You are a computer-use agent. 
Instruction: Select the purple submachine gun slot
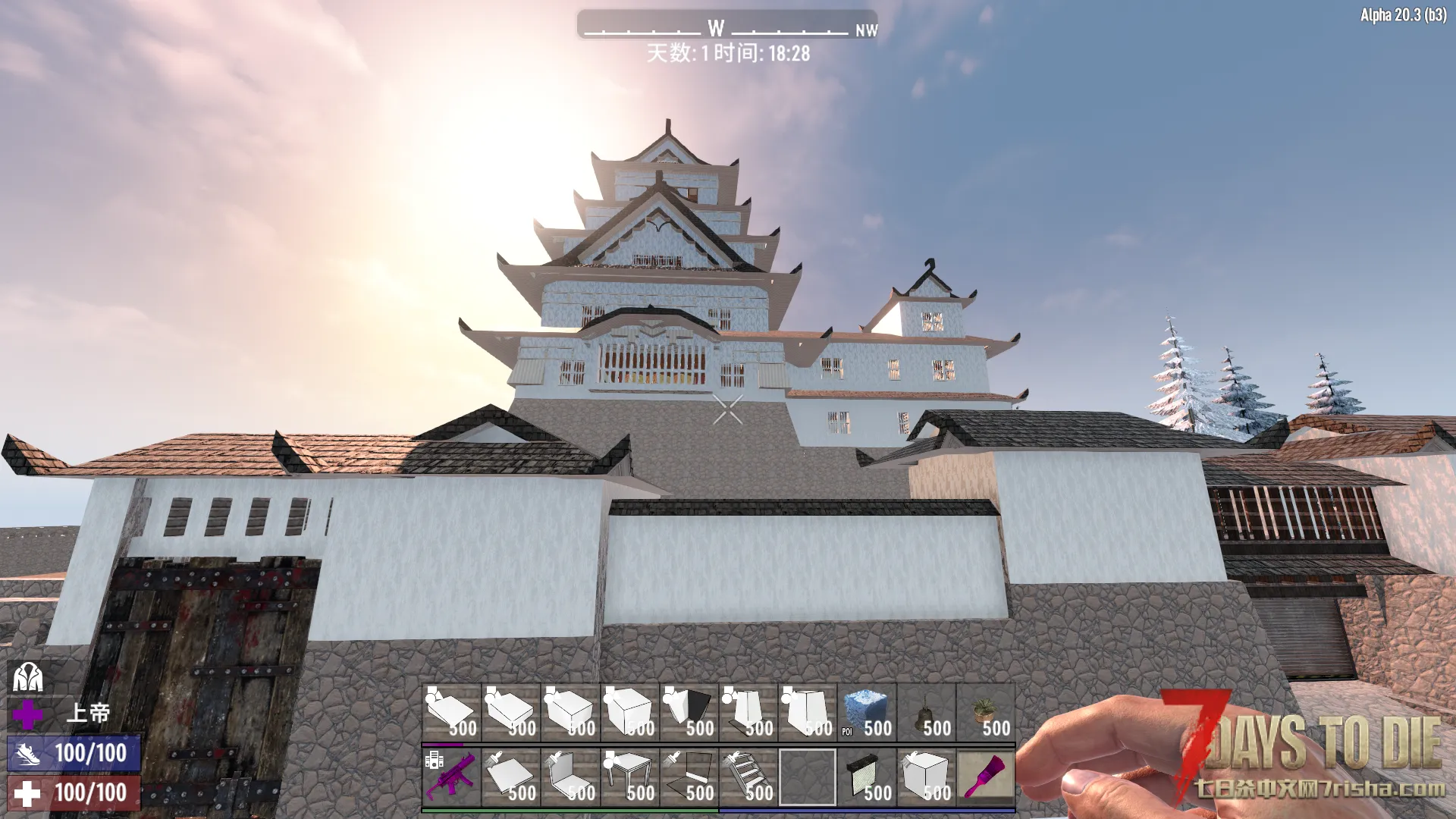click(451, 777)
